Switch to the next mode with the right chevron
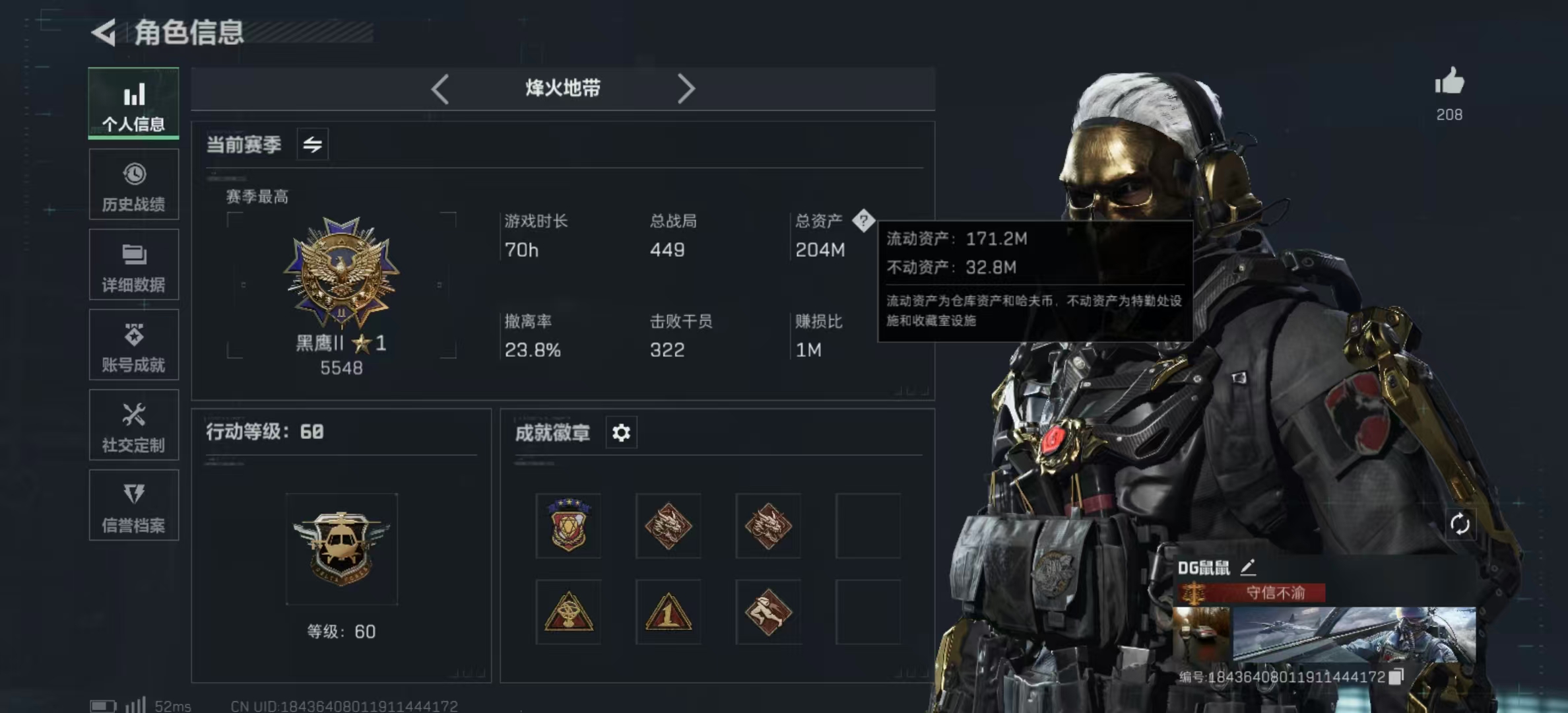Screen dimensions: 1568x713 click(x=688, y=88)
